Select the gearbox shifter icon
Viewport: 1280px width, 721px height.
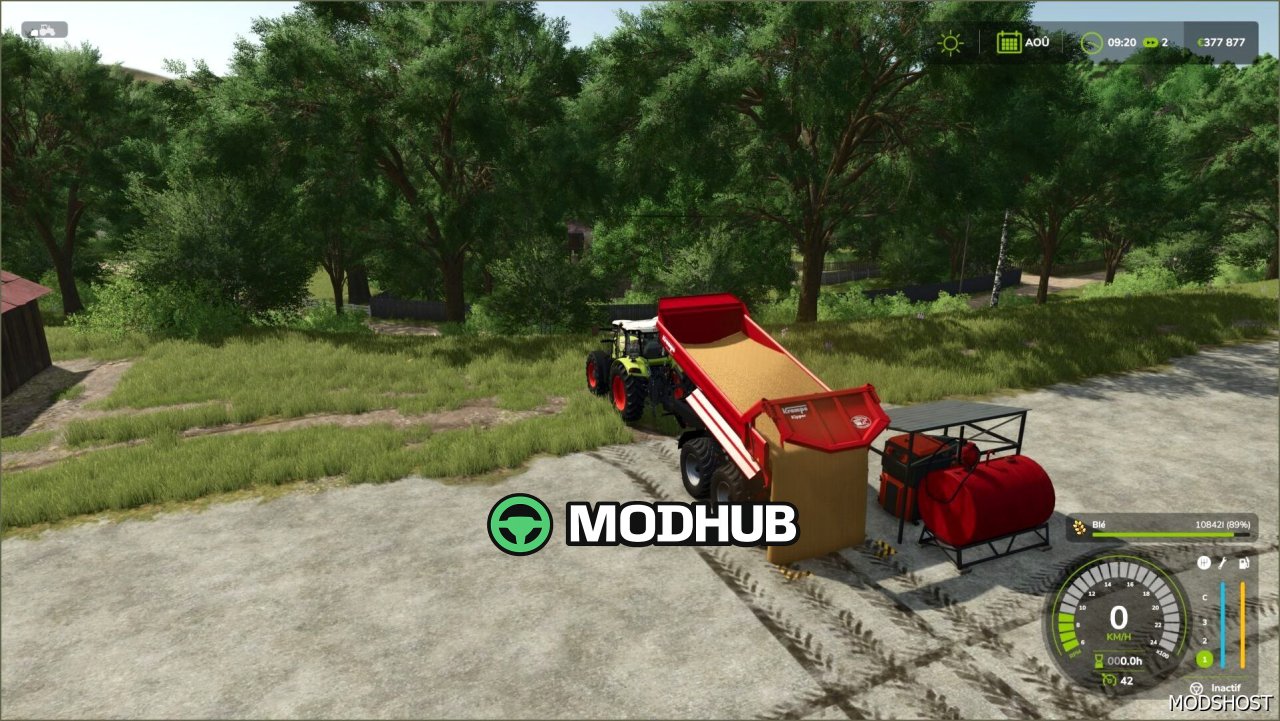point(1204,562)
